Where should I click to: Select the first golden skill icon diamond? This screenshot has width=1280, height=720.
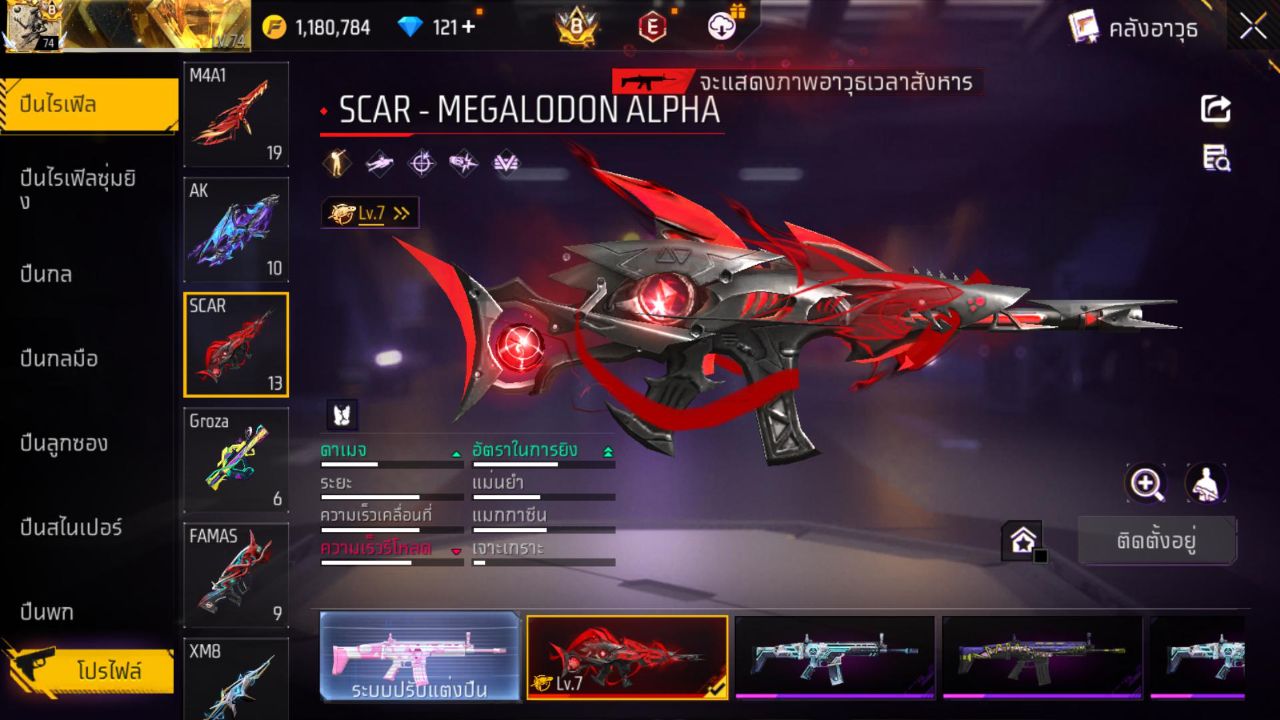point(337,161)
